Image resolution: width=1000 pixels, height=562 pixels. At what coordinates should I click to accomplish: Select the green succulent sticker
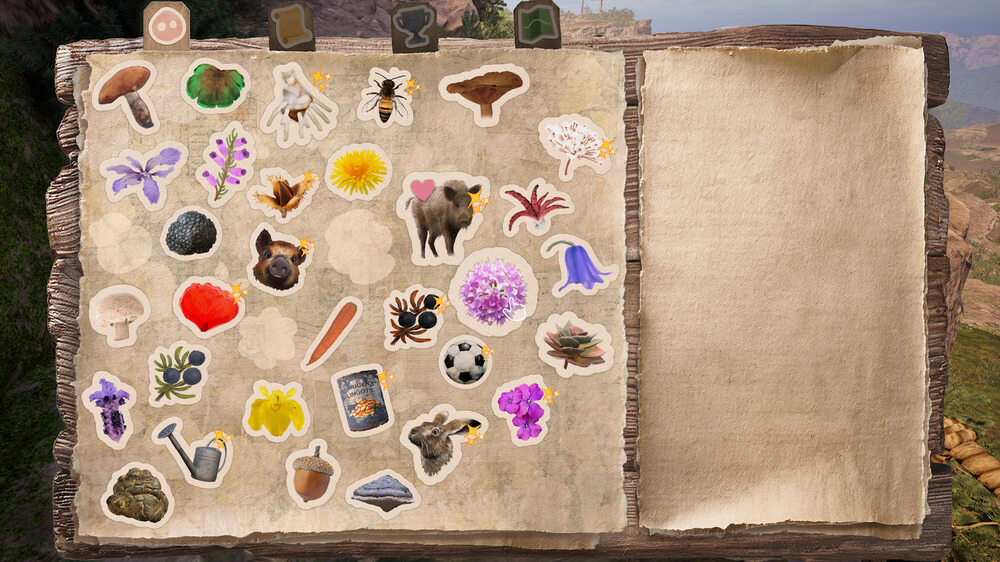(573, 344)
